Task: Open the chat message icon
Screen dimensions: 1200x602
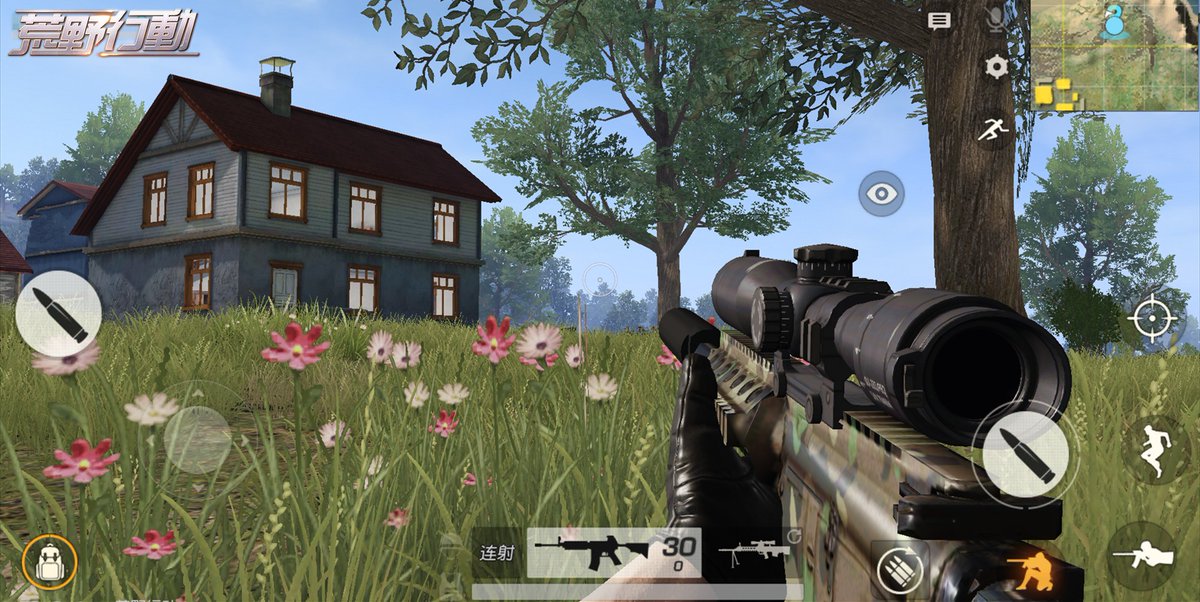Action: (939, 20)
